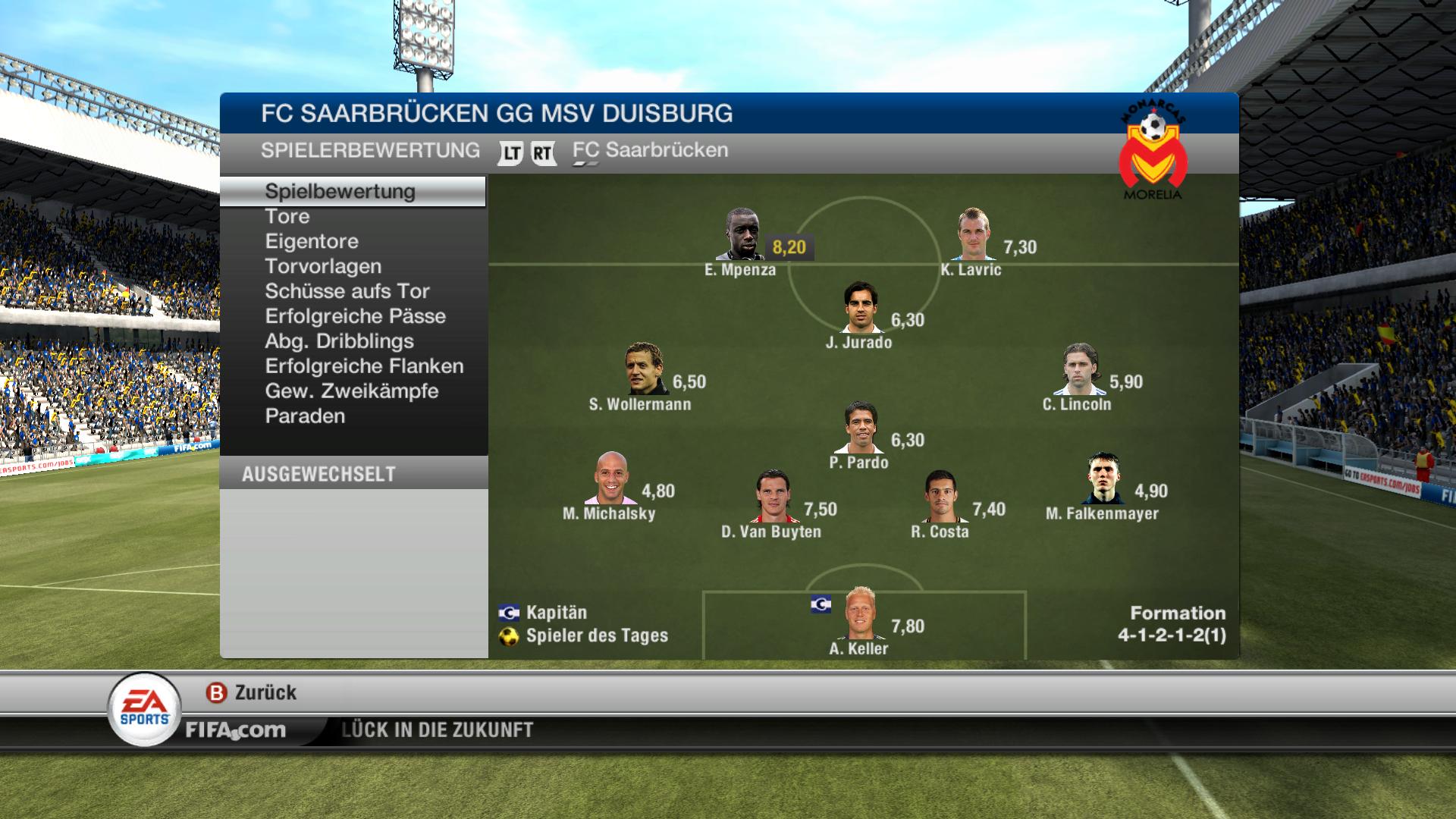Open the Paraden statistic
The width and height of the screenshot is (1456, 819).
(305, 417)
